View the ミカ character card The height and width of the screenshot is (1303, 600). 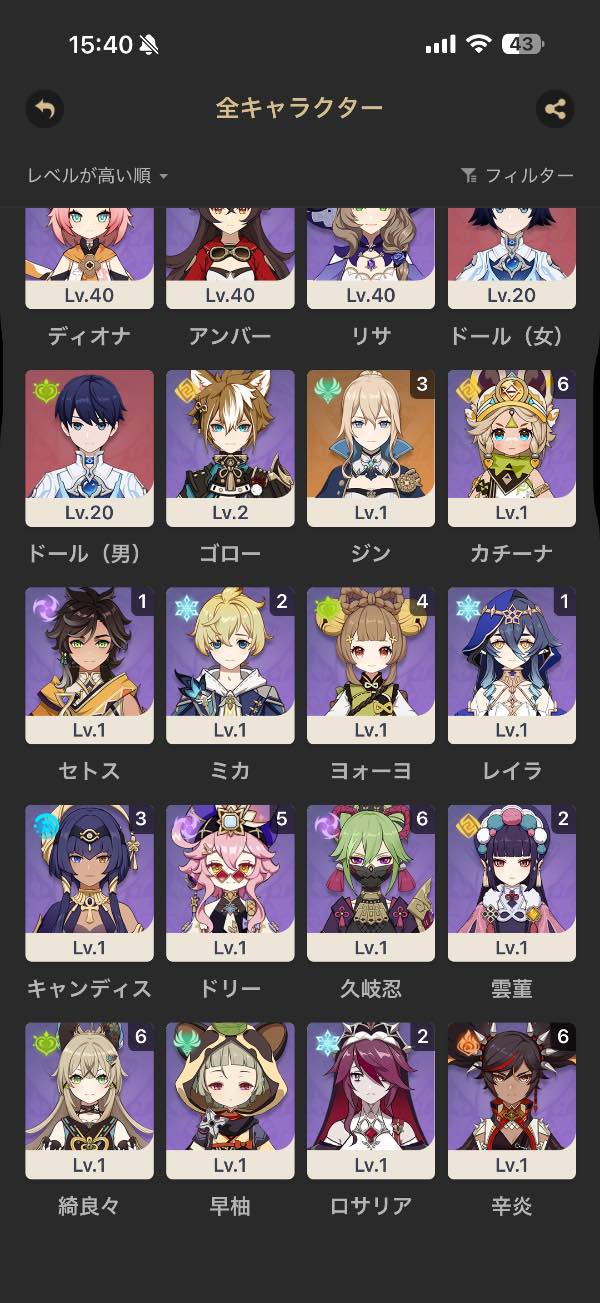230,665
